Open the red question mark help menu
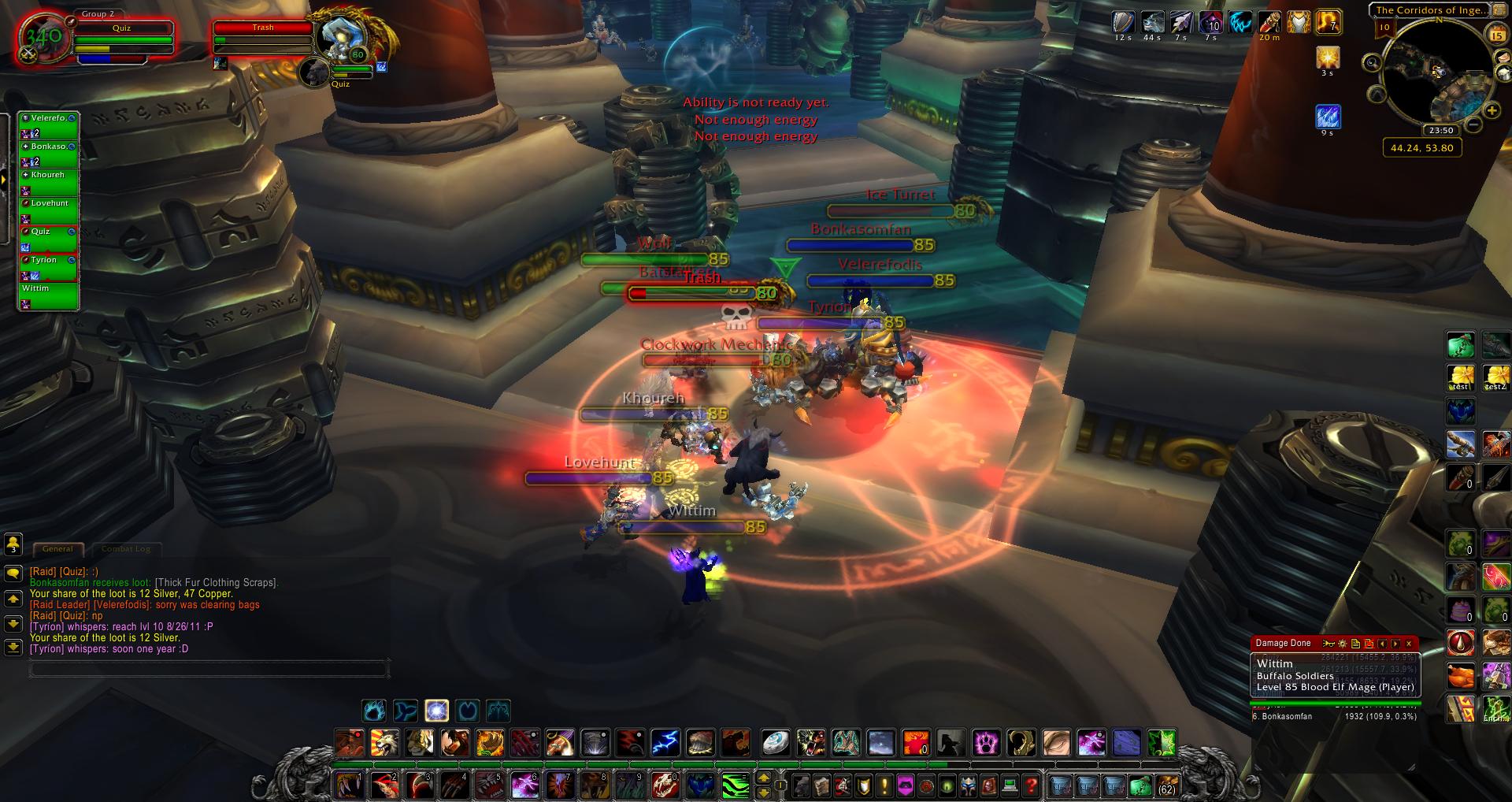1512x802 pixels. 1031,785
